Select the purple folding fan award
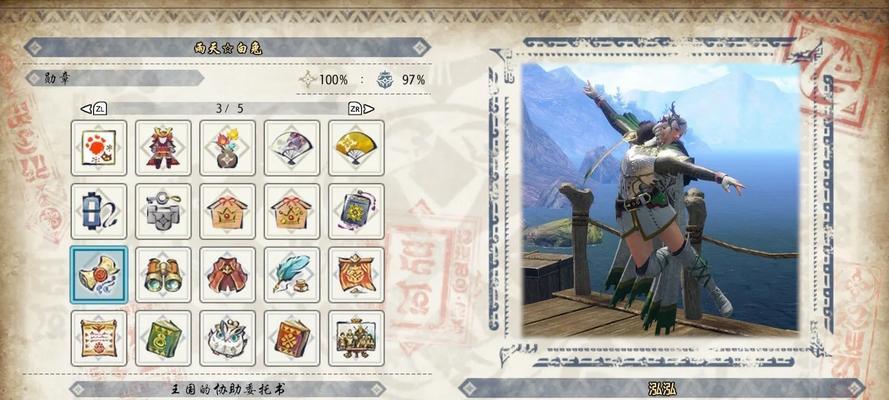Screen dimensions: 889x400 pos(292,148)
